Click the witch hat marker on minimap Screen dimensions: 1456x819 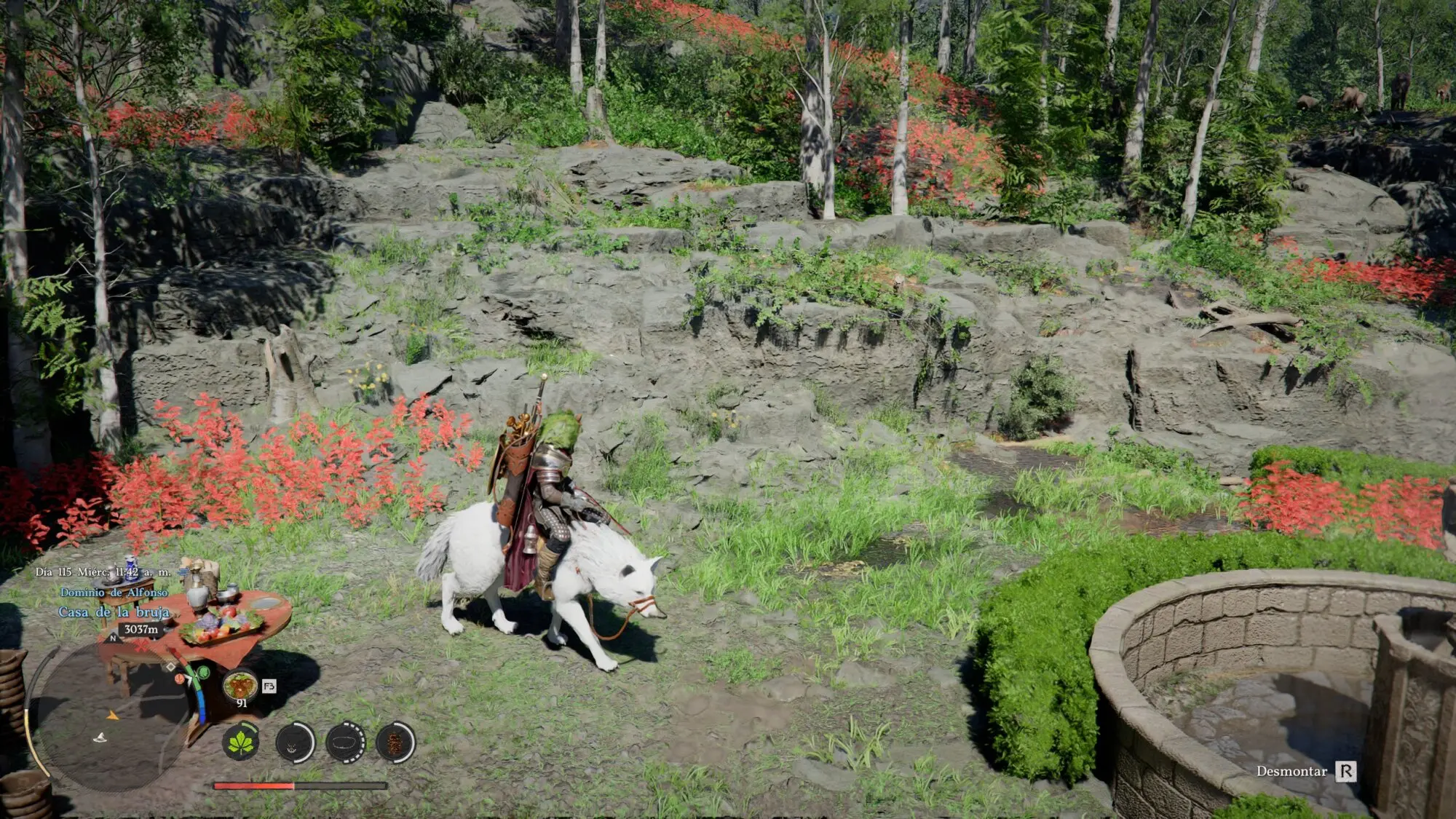[100, 738]
